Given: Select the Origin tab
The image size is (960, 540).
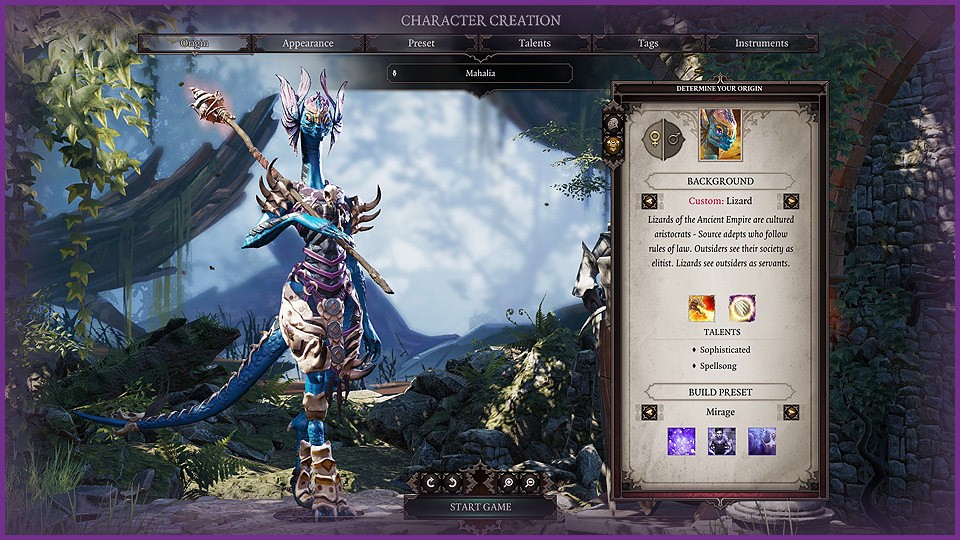Looking at the screenshot, I should [195, 44].
